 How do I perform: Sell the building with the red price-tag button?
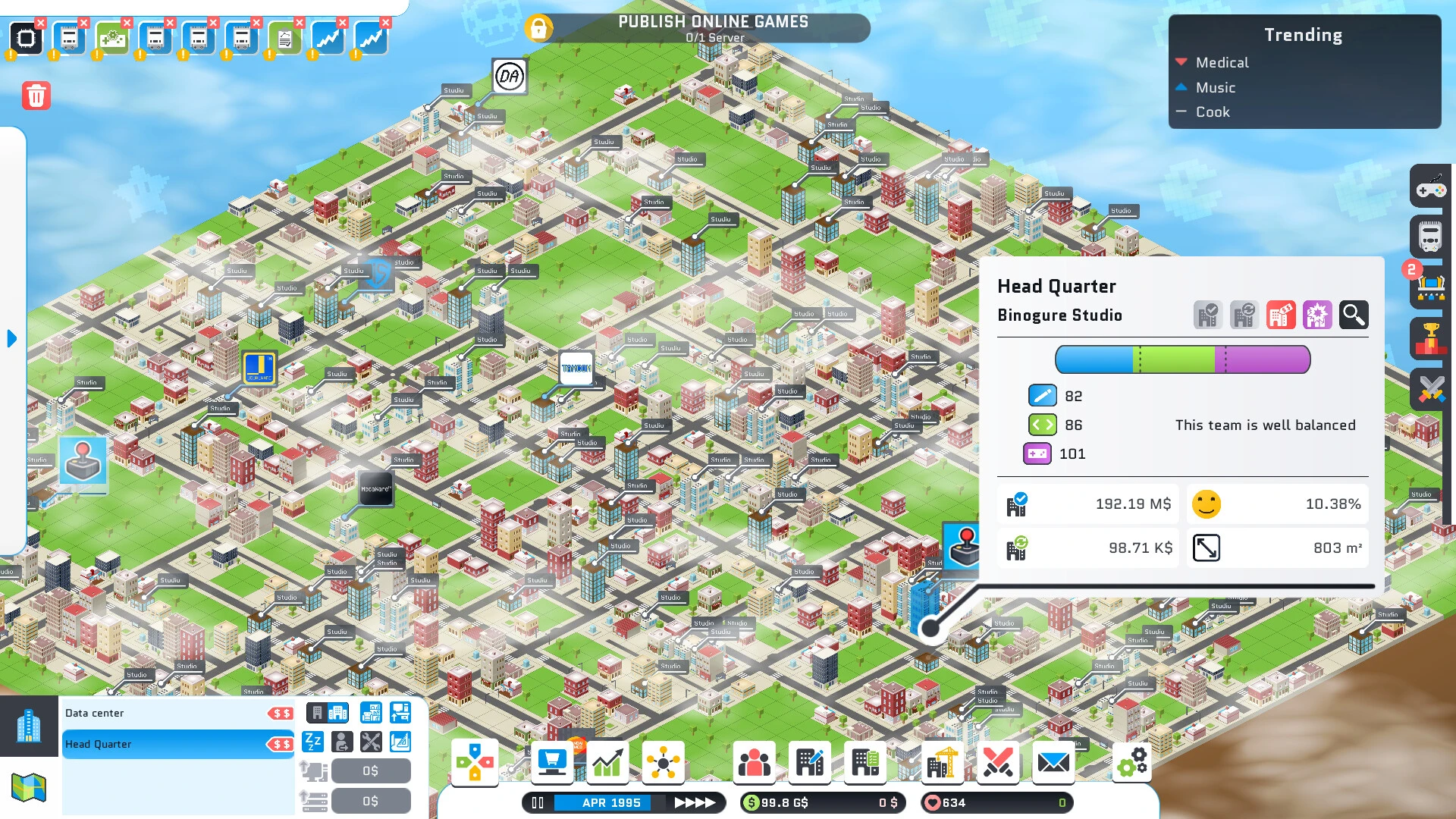1281,314
